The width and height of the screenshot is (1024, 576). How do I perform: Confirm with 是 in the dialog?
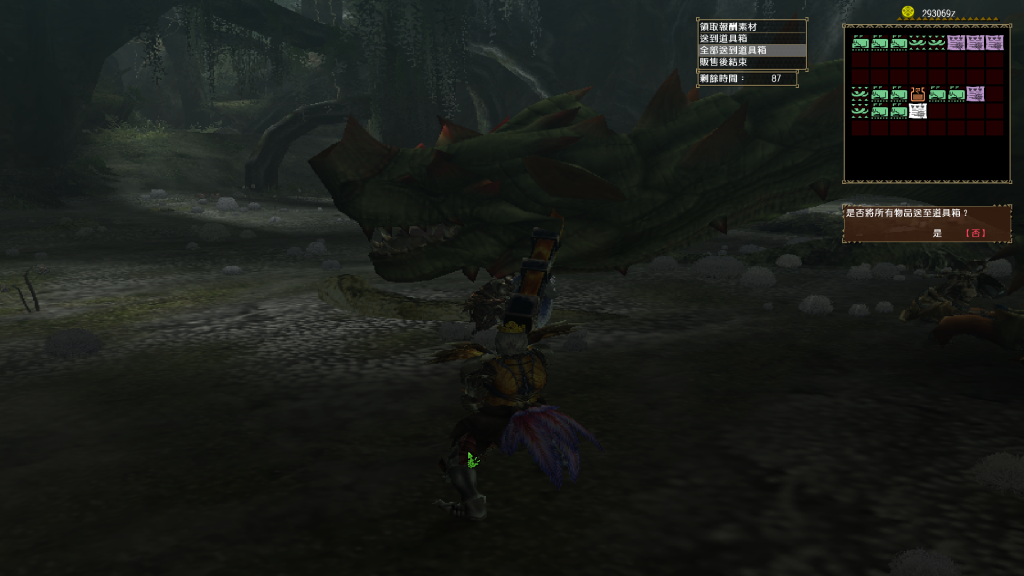click(937, 233)
